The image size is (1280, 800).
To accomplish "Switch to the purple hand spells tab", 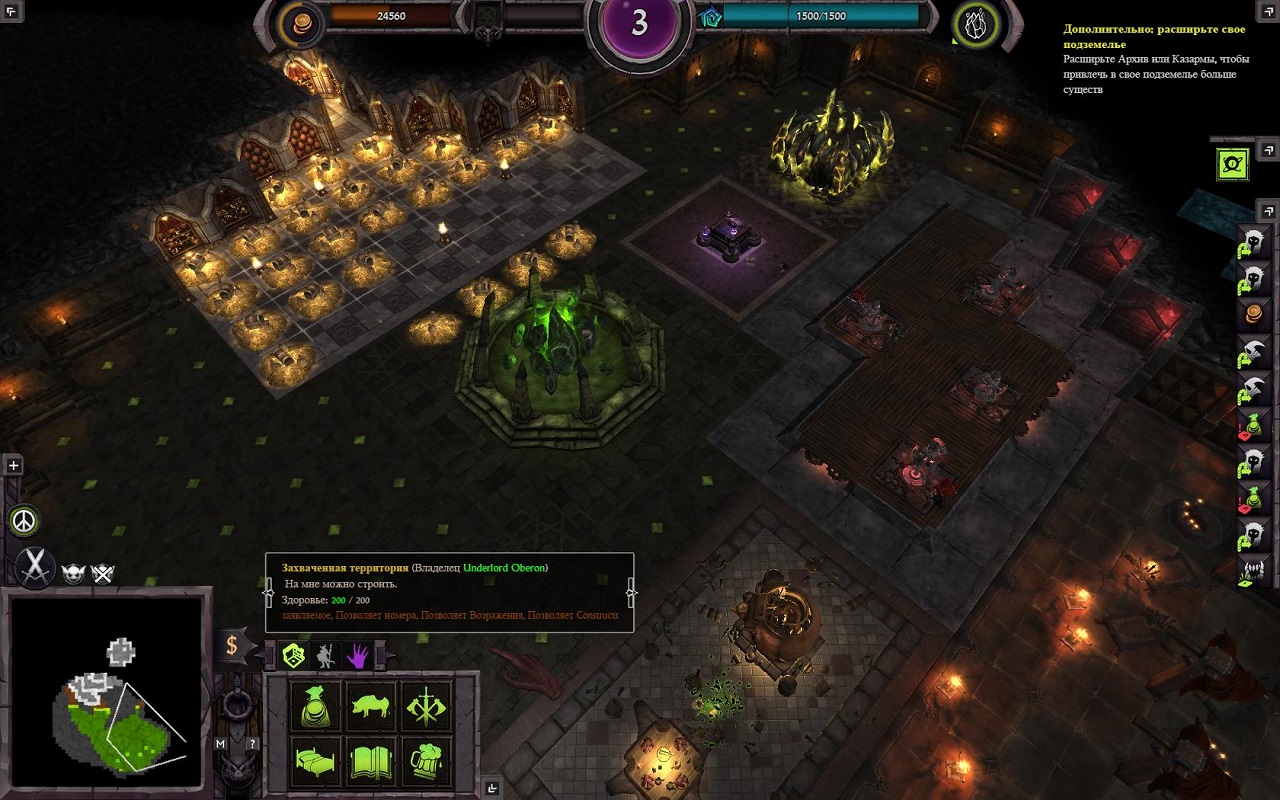I will click(357, 656).
